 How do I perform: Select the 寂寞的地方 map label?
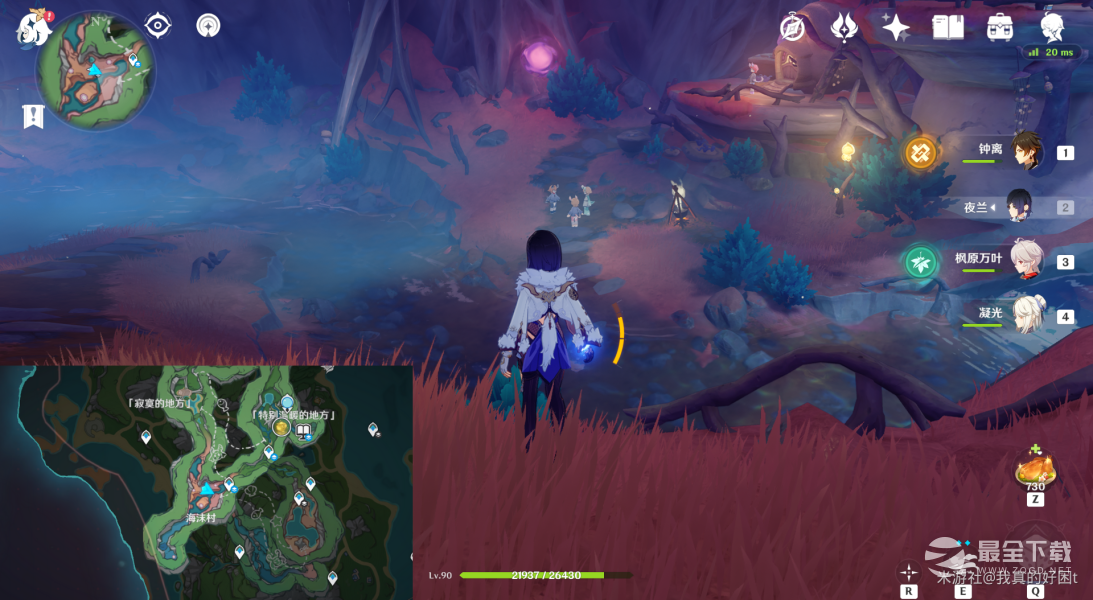pyautogui.click(x=160, y=403)
